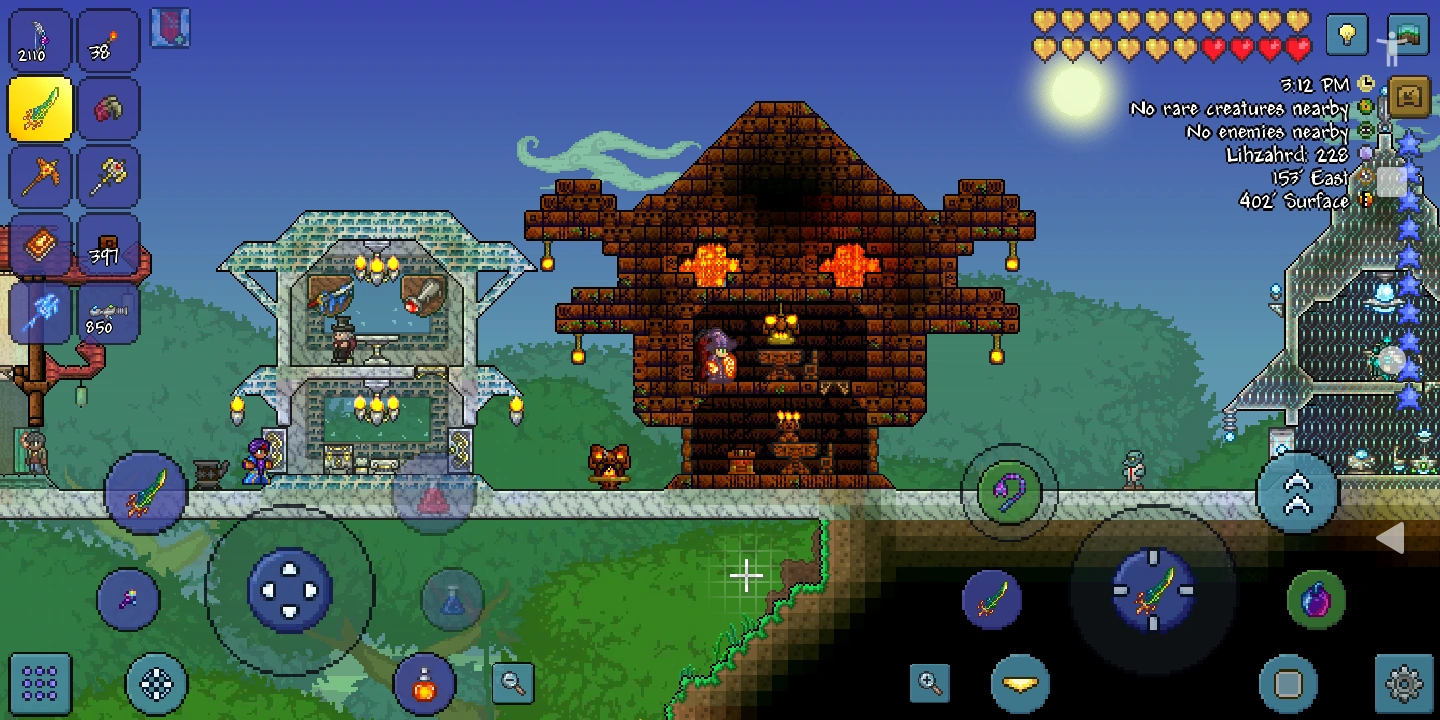This screenshot has width=1440, height=720.
Task: Tap the left arrow chevron on right edge
Action: (1392, 539)
